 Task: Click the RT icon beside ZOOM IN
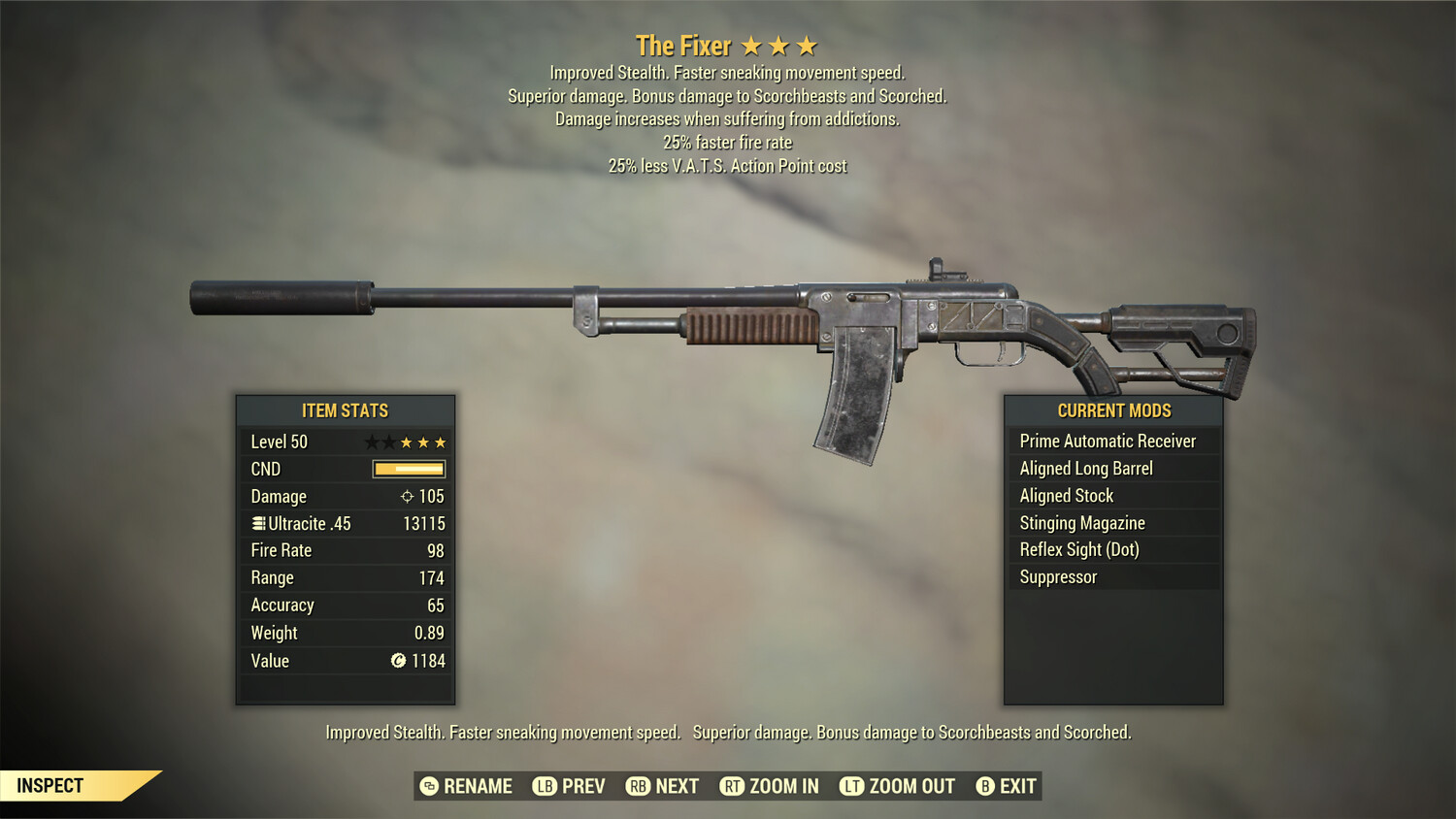click(x=732, y=786)
